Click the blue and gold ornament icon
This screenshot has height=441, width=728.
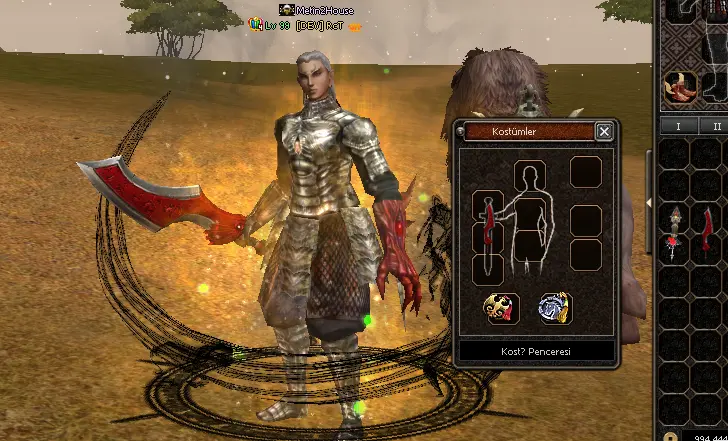point(555,308)
